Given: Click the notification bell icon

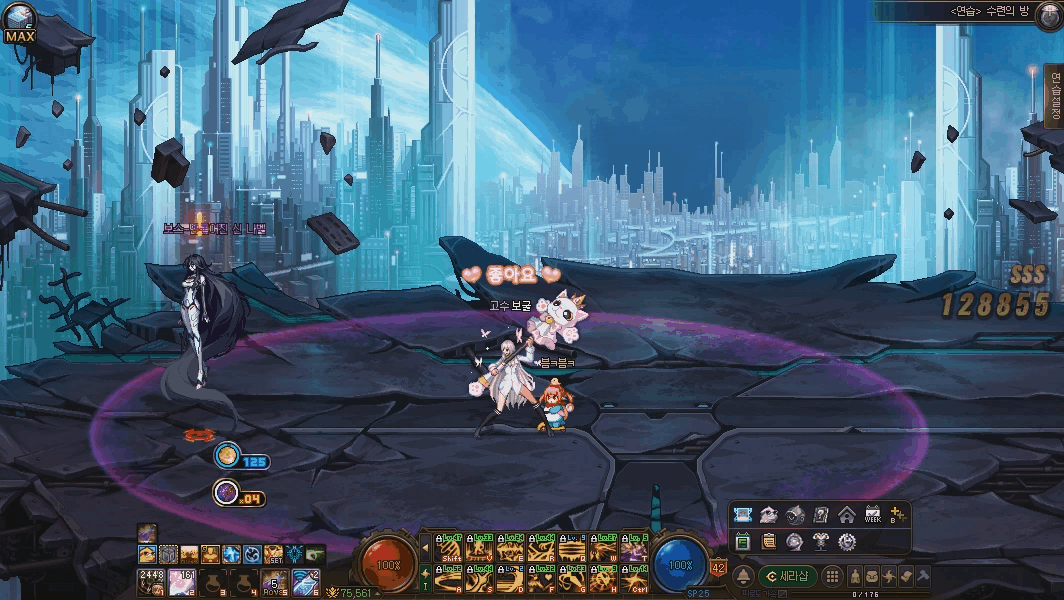Looking at the screenshot, I should tap(743, 576).
